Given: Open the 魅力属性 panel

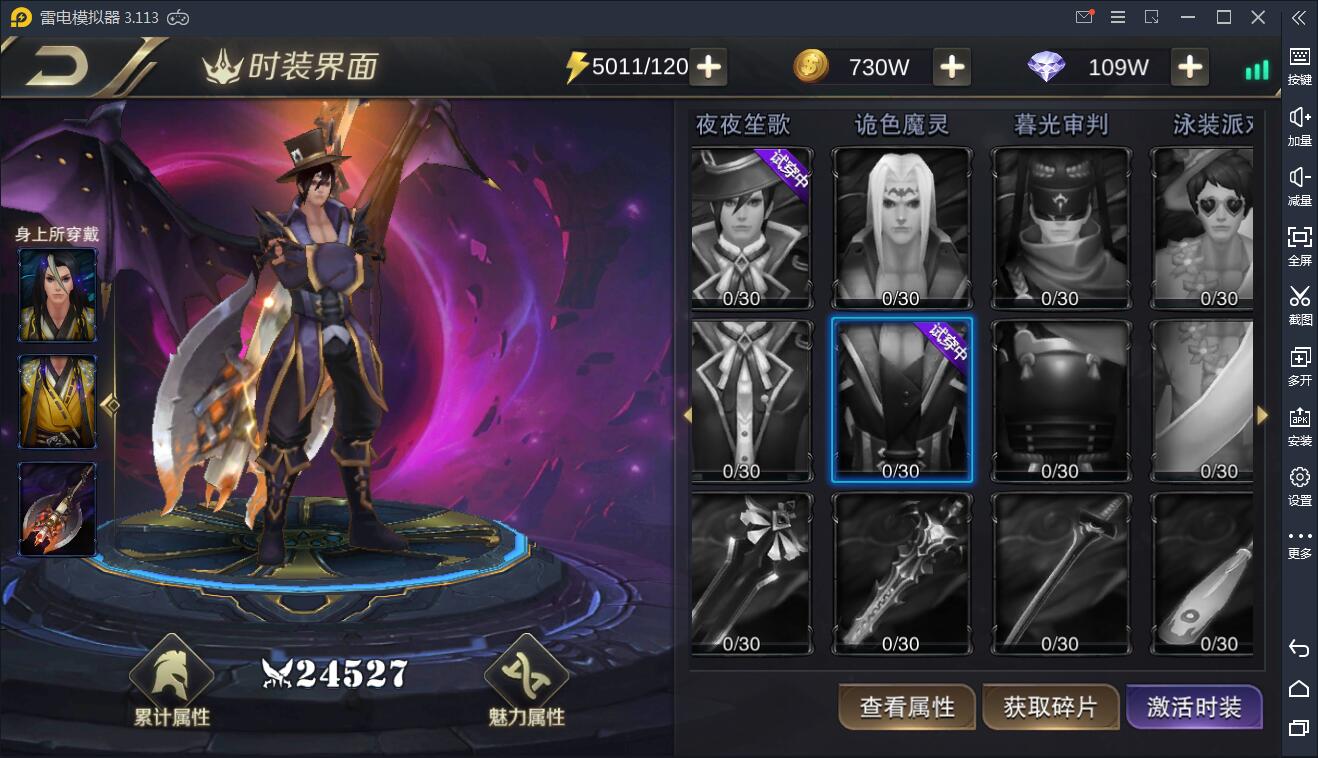Looking at the screenshot, I should point(527,685).
